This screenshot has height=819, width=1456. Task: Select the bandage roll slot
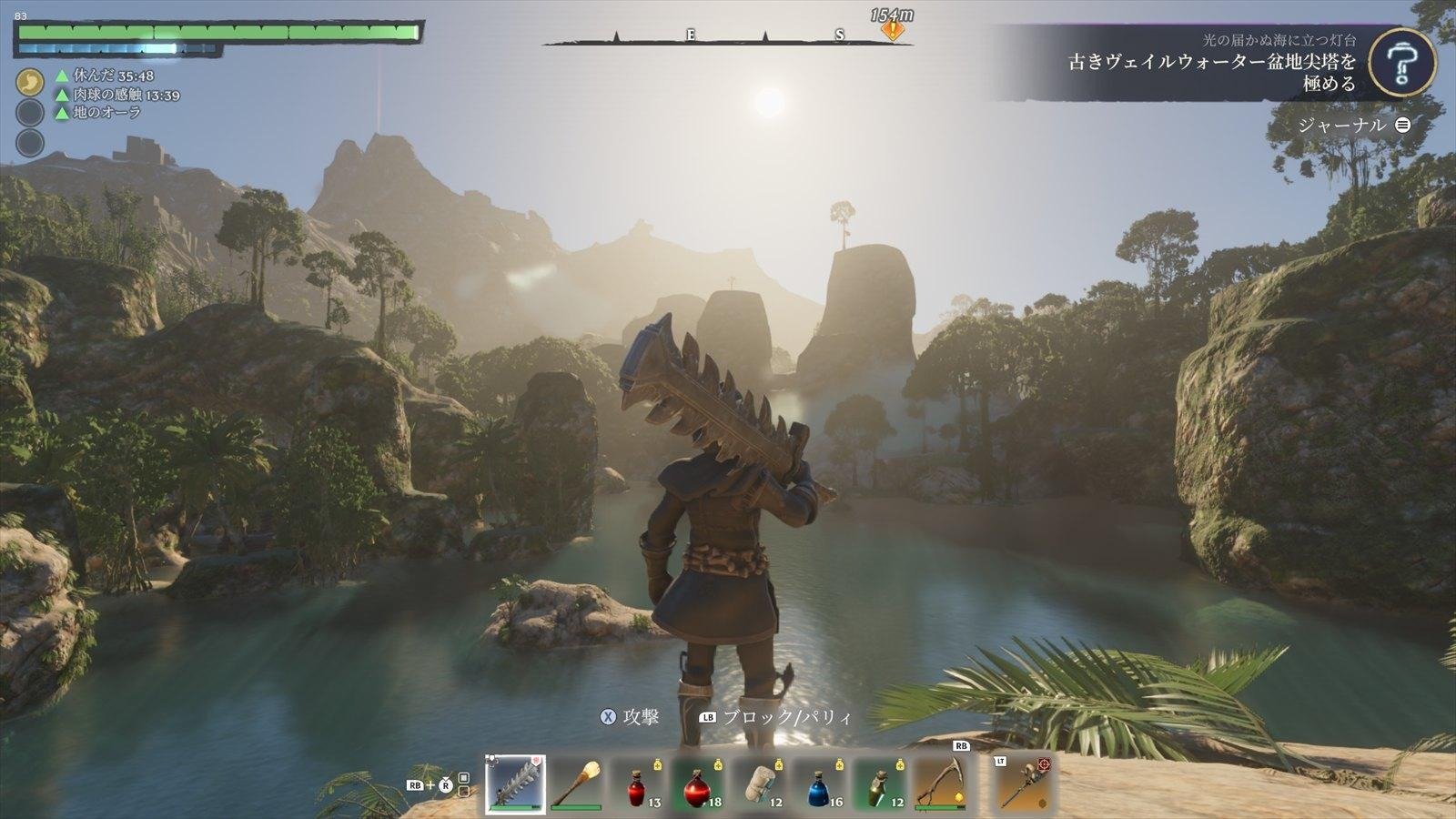point(760,783)
